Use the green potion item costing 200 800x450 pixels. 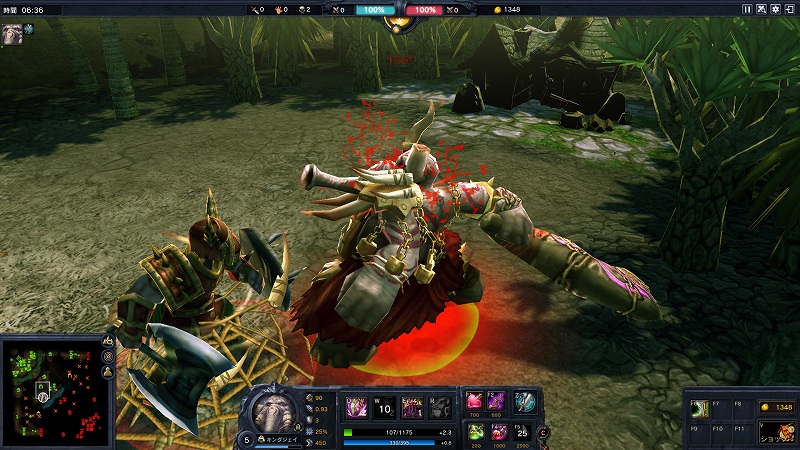(476, 431)
